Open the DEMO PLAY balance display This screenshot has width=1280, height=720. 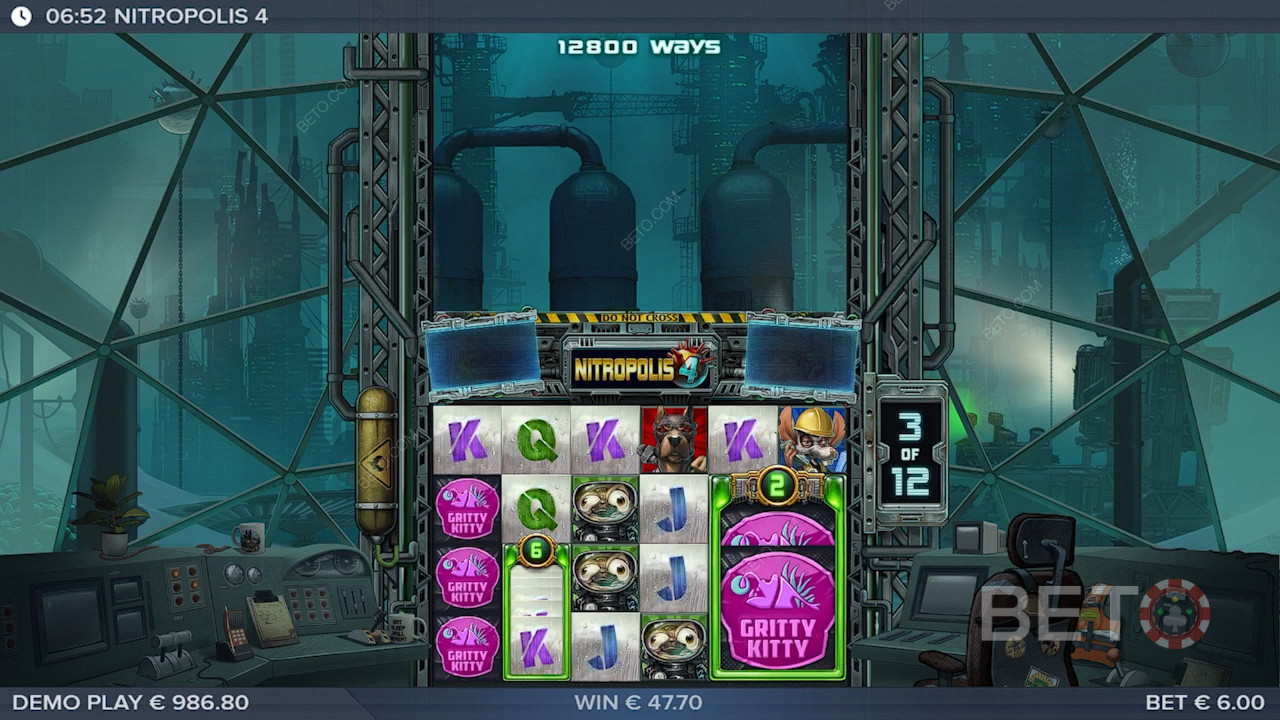pos(130,702)
